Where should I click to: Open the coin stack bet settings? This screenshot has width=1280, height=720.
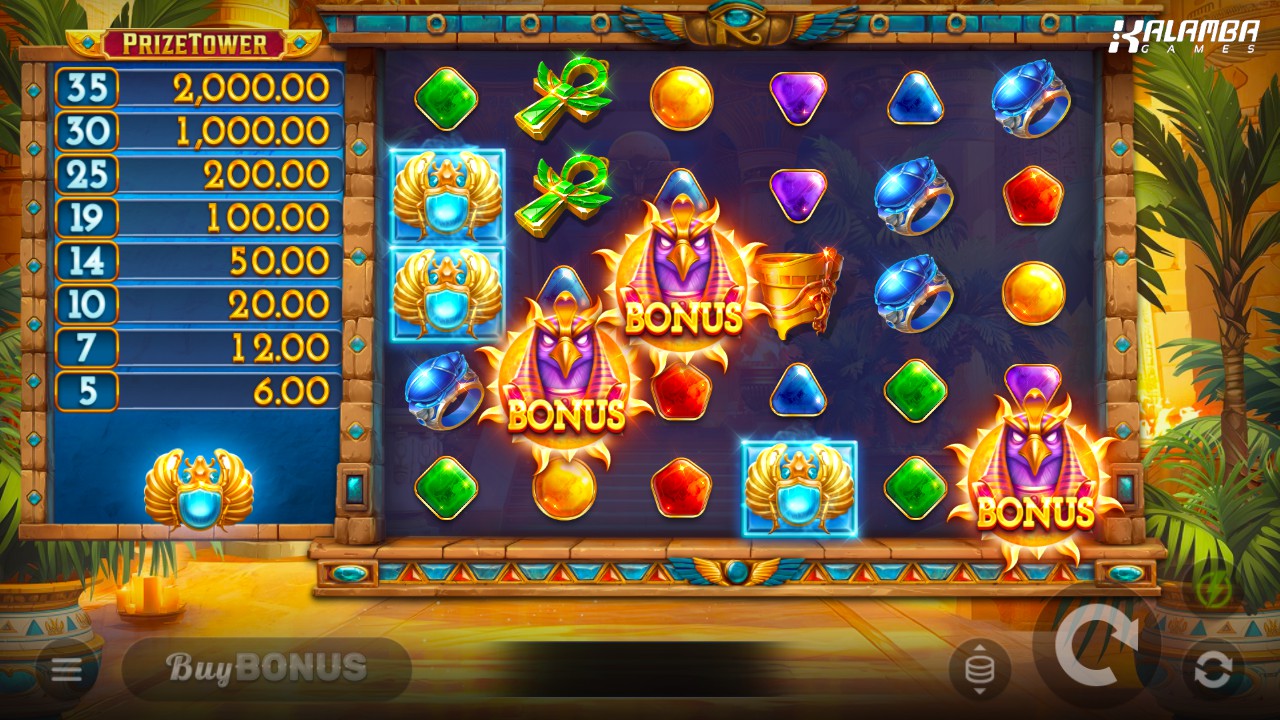tap(979, 669)
